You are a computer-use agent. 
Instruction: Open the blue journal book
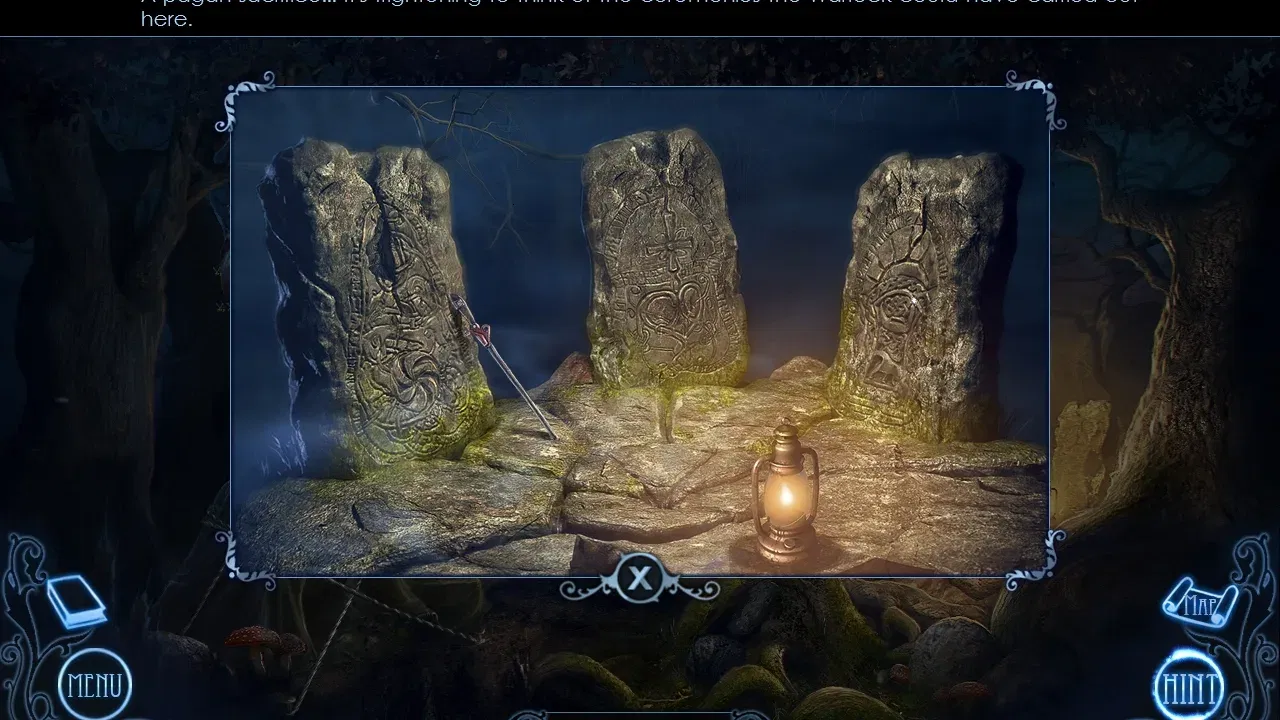(75, 600)
